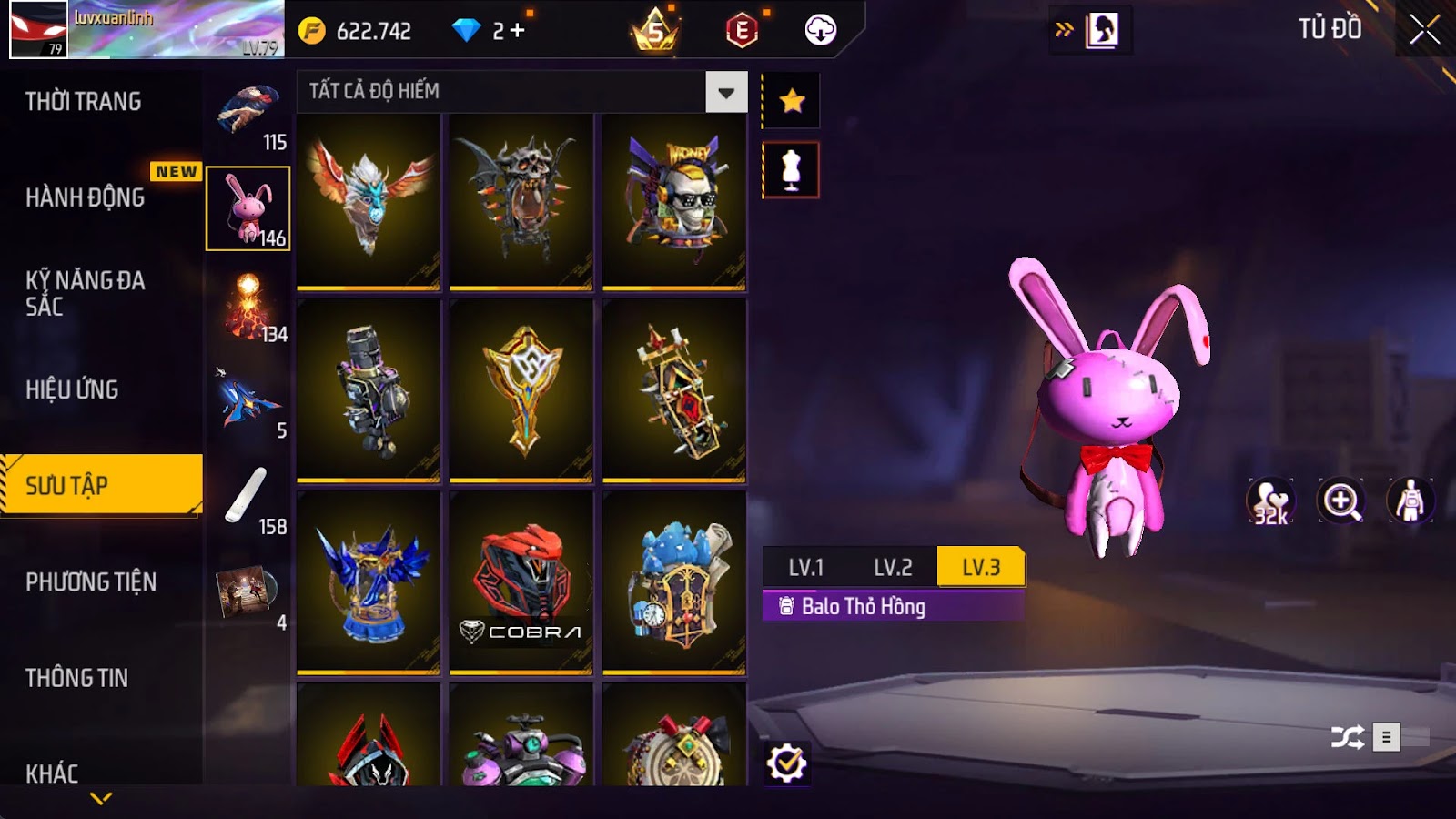1456x819 pixels.
Task: Open the Thông Tin section
Action: coord(77,678)
